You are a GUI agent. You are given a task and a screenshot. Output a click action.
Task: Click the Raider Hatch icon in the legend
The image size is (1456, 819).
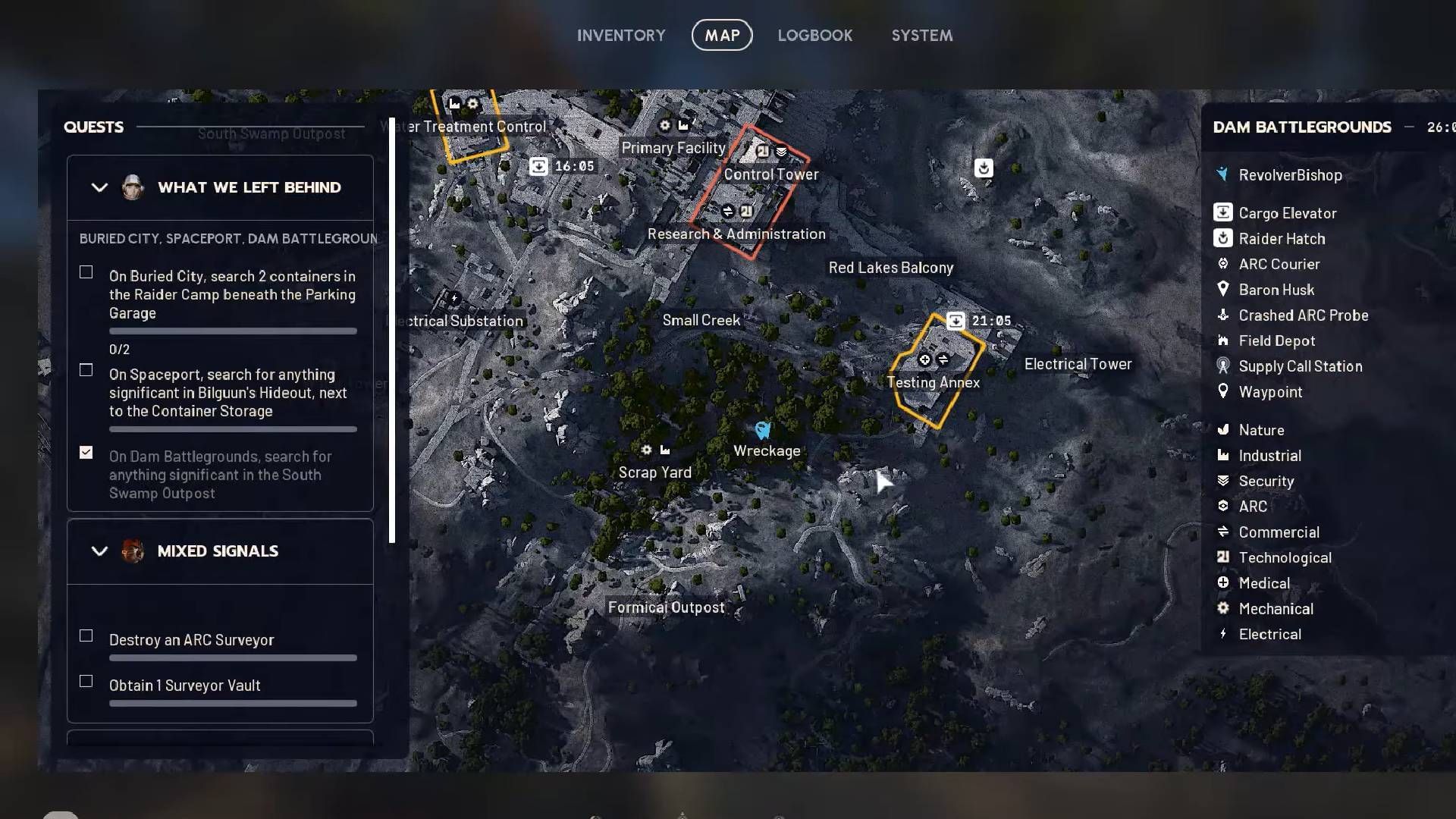pos(1222,238)
